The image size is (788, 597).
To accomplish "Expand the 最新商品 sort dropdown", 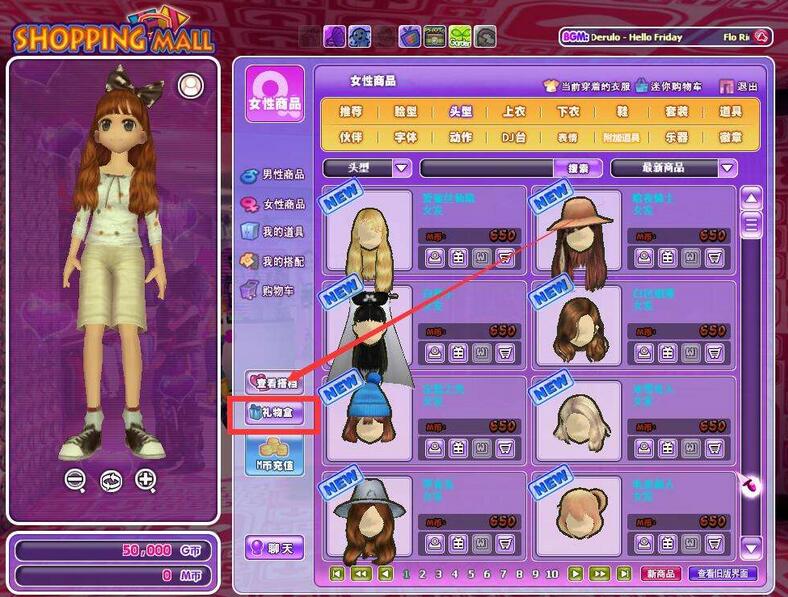I will pyautogui.click(x=727, y=168).
